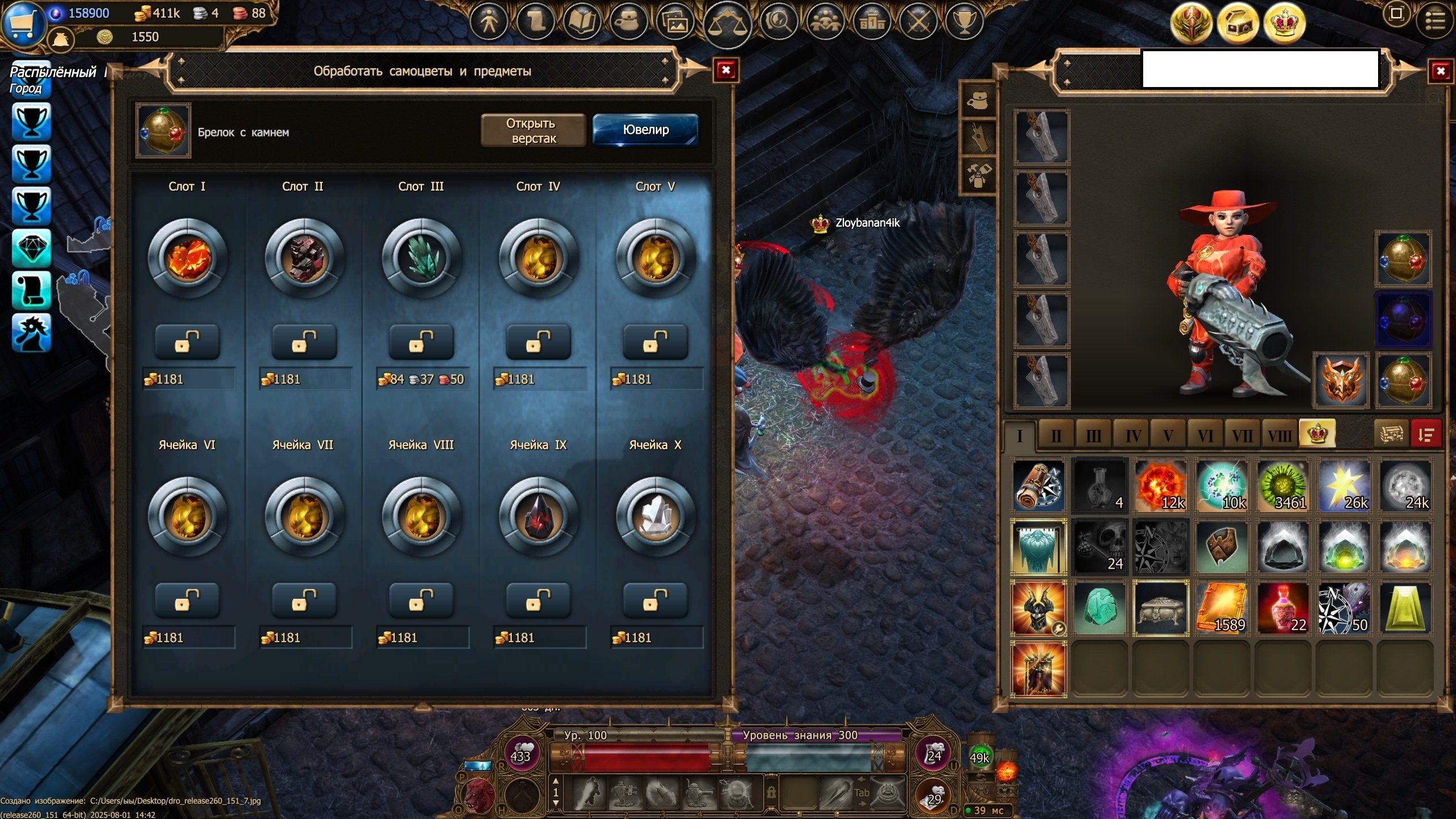The height and width of the screenshot is (819, 1456).
Task: Sort the inventory with the red sort button
Action: (x=1425, y=435)
